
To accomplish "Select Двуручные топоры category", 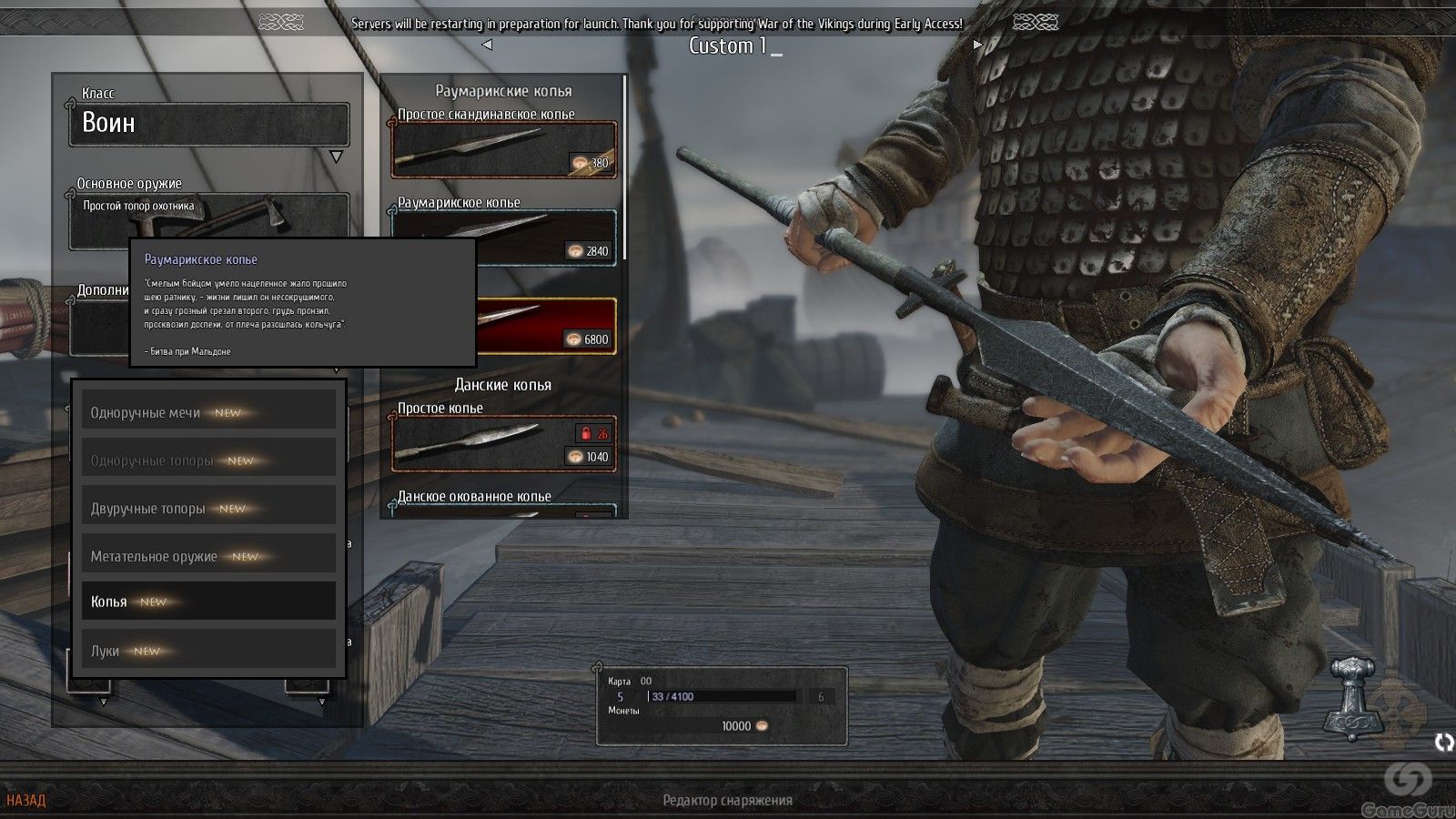I will click(208, 508).
